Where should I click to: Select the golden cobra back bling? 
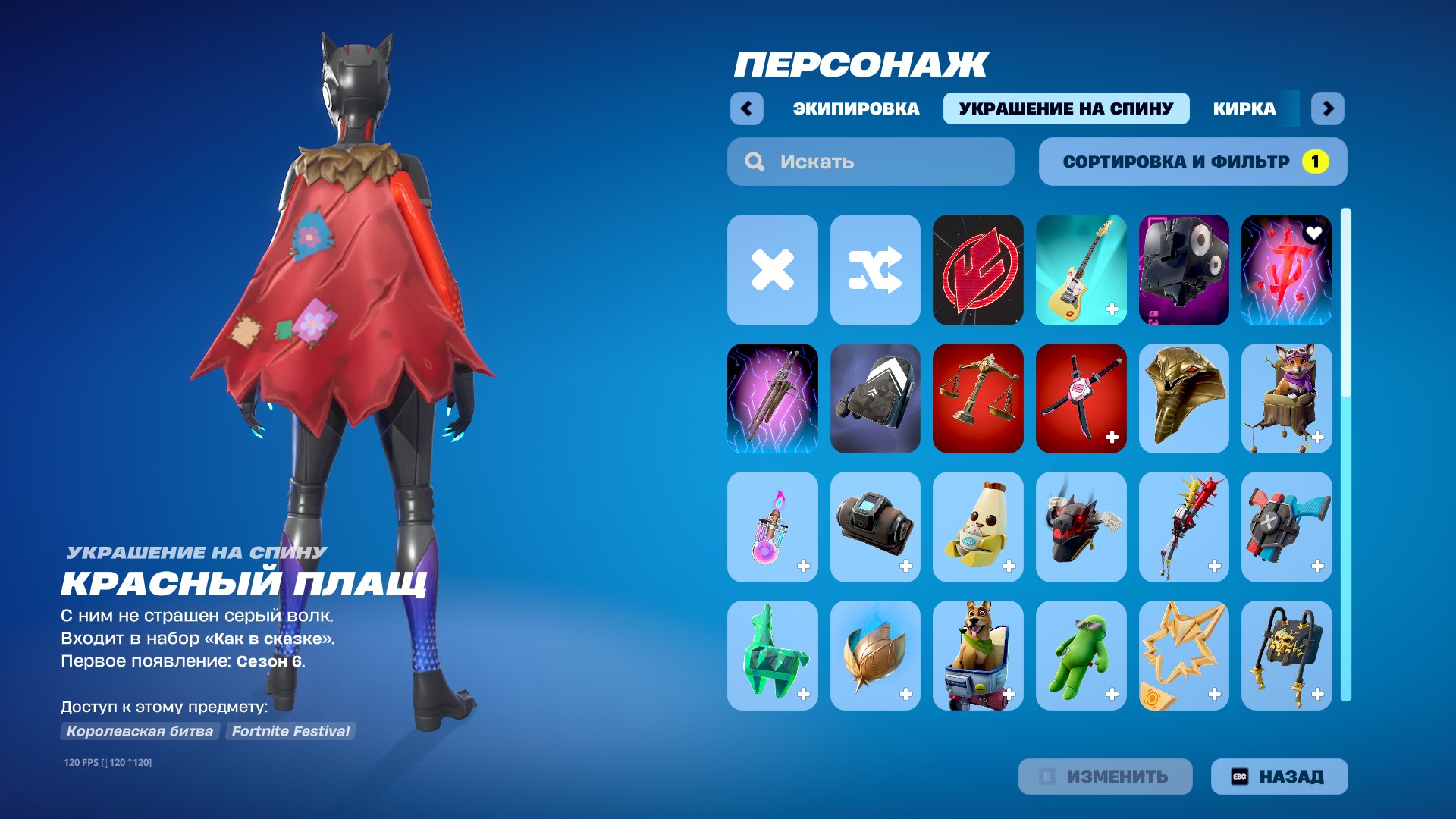(1184, 400)
